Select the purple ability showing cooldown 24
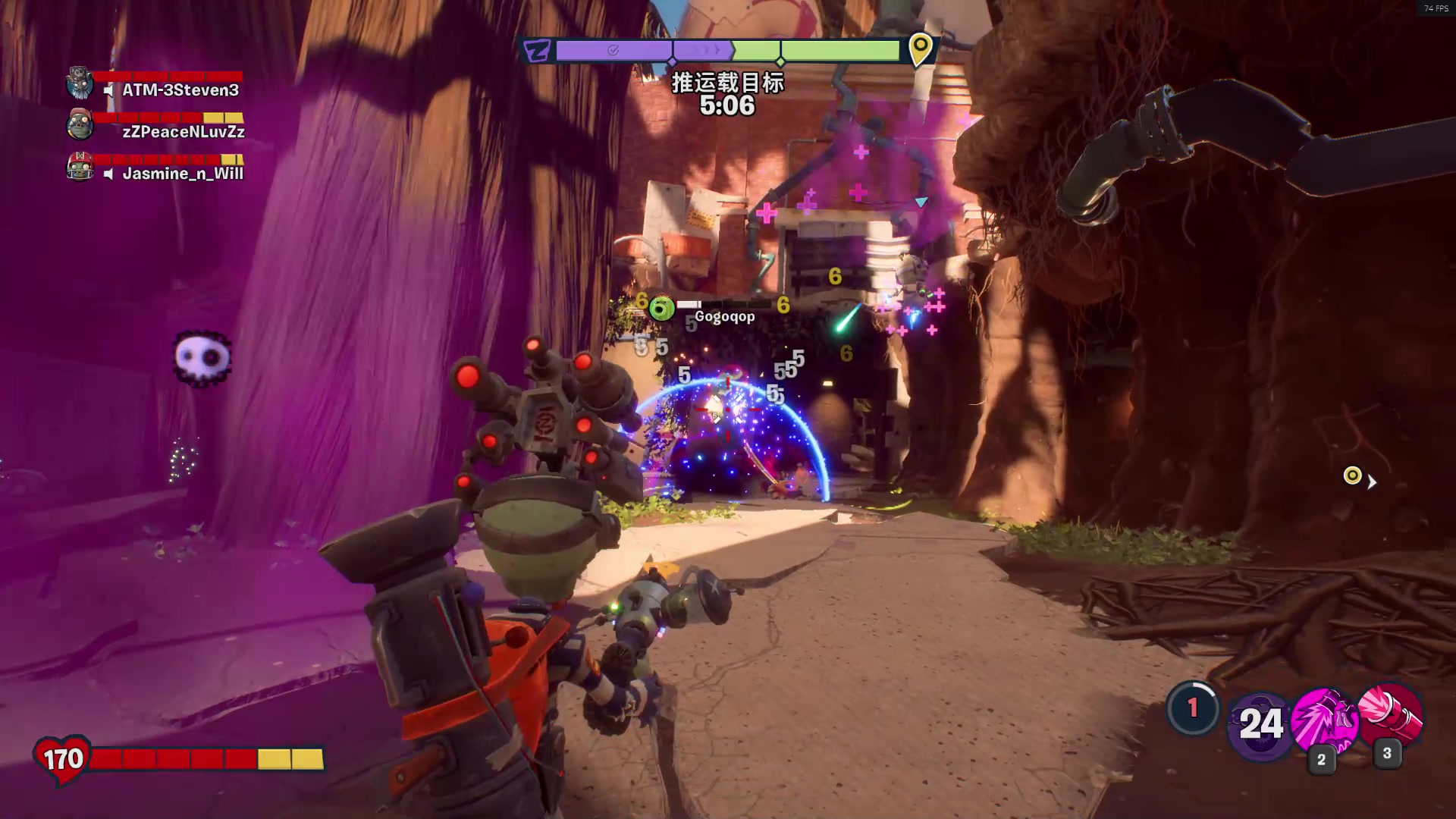1456x819 pixels. tap(1260, 724)
